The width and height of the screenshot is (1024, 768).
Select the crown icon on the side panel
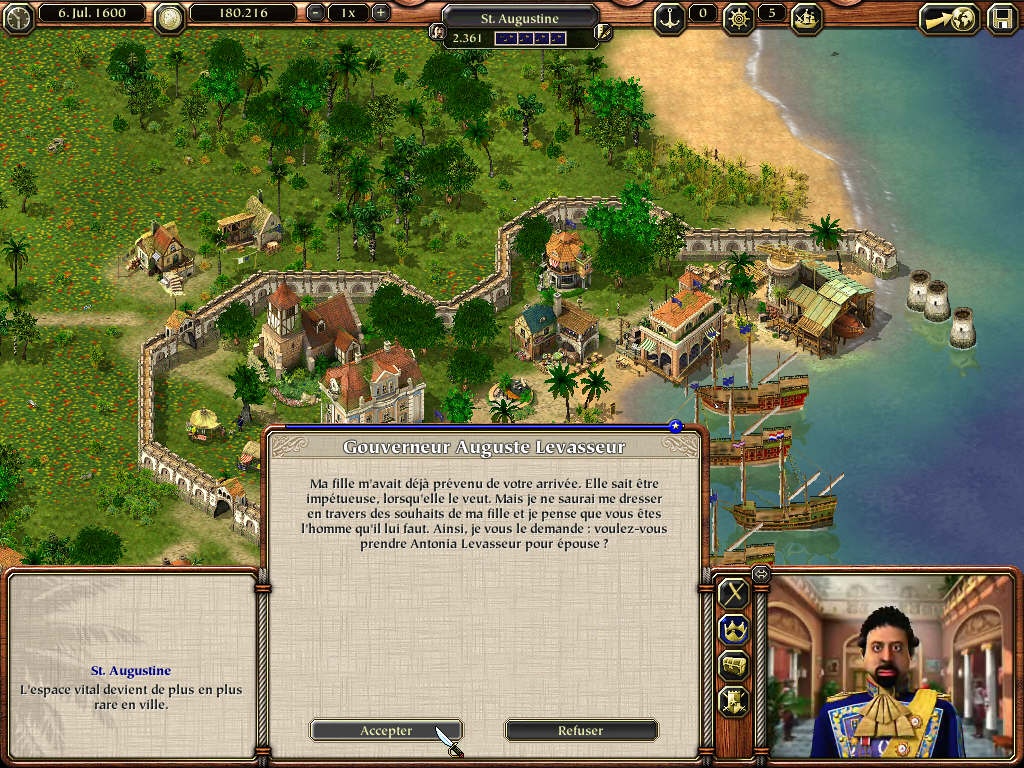pos(735,629)
